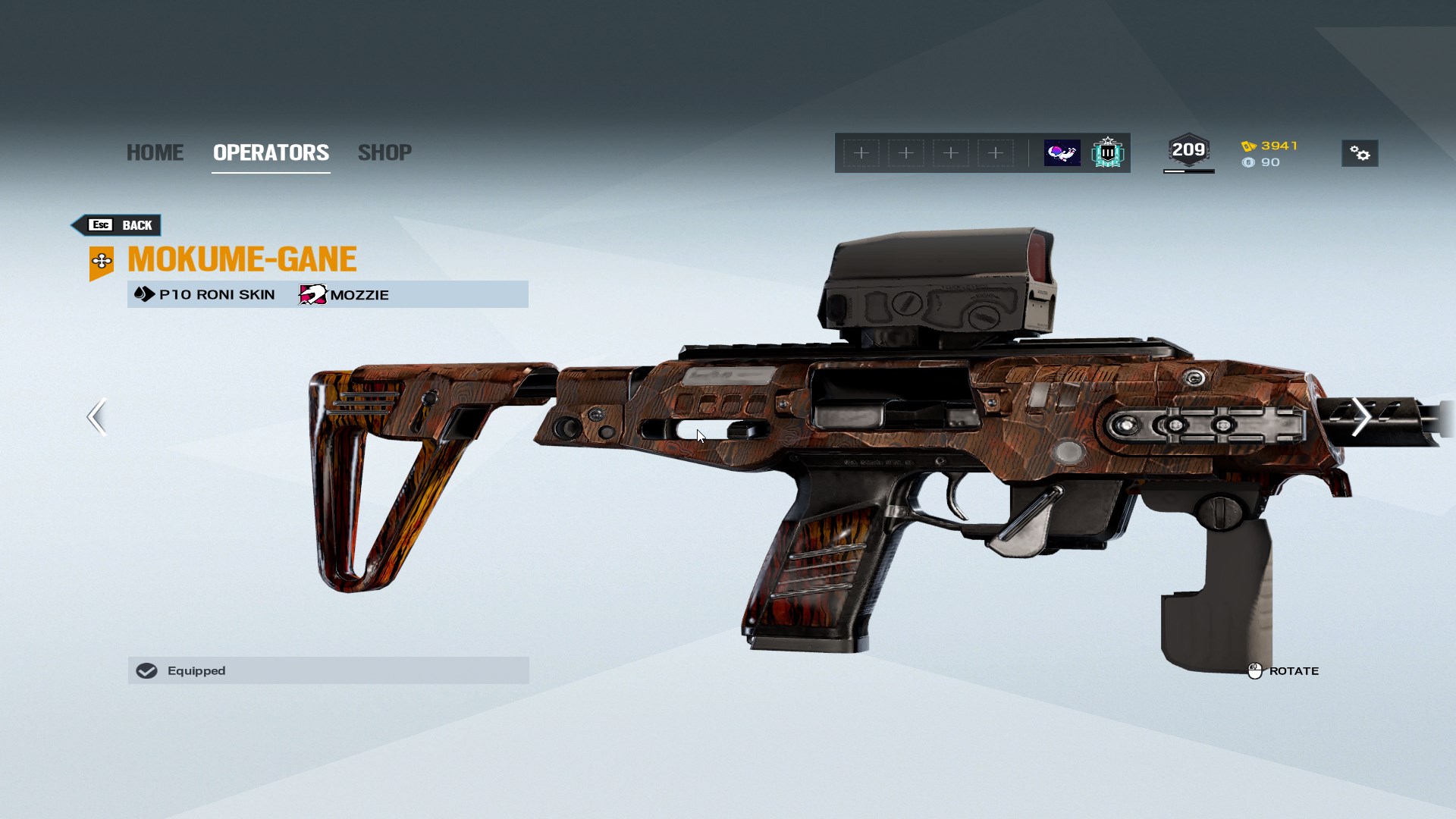Open the level 209 clearance badge
This screenshot has width=1456, height=819.
pos(1188,151)
